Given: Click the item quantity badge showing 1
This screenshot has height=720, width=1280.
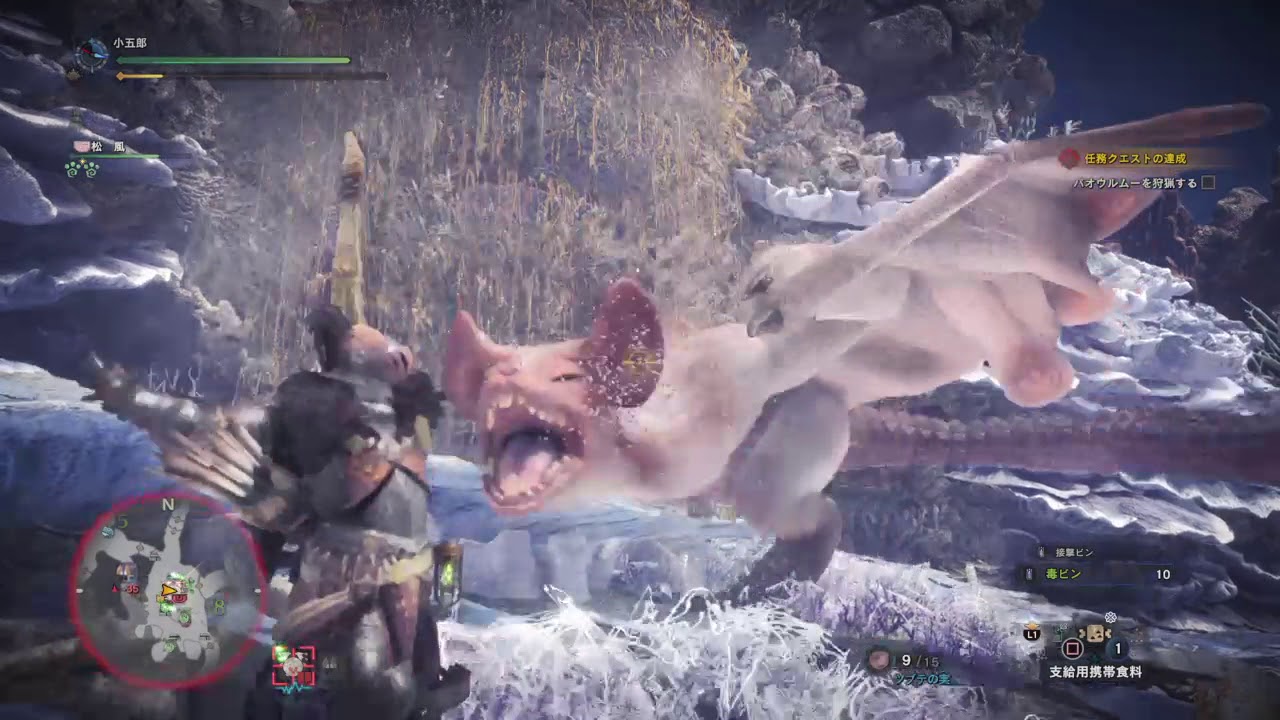Looking at the screenshot, I should click(1117, 648).
